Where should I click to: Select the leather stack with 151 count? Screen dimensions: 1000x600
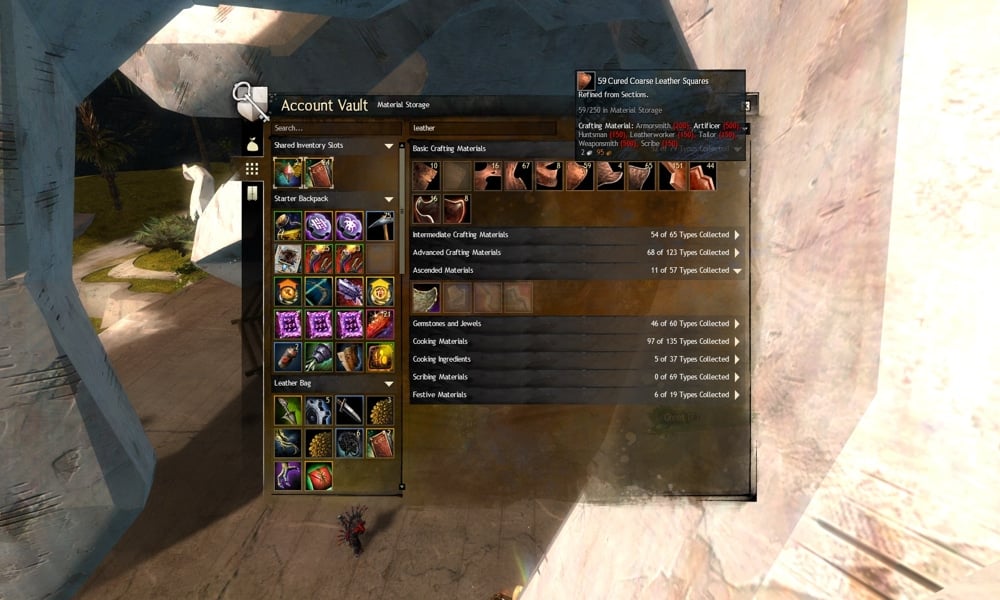(x=671, y=176)
